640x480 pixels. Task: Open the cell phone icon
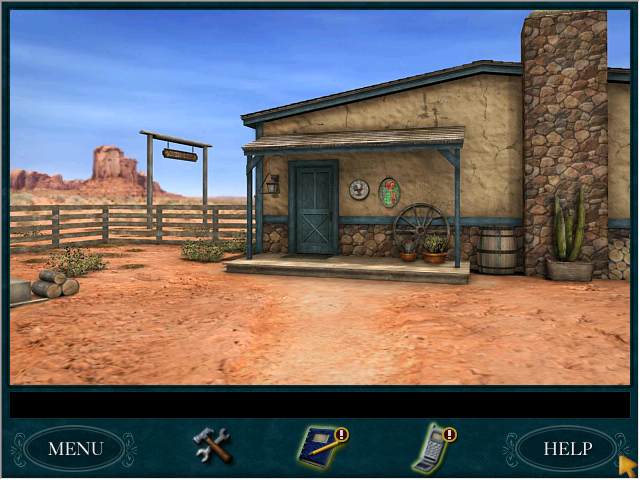click(x=431, y=448)
